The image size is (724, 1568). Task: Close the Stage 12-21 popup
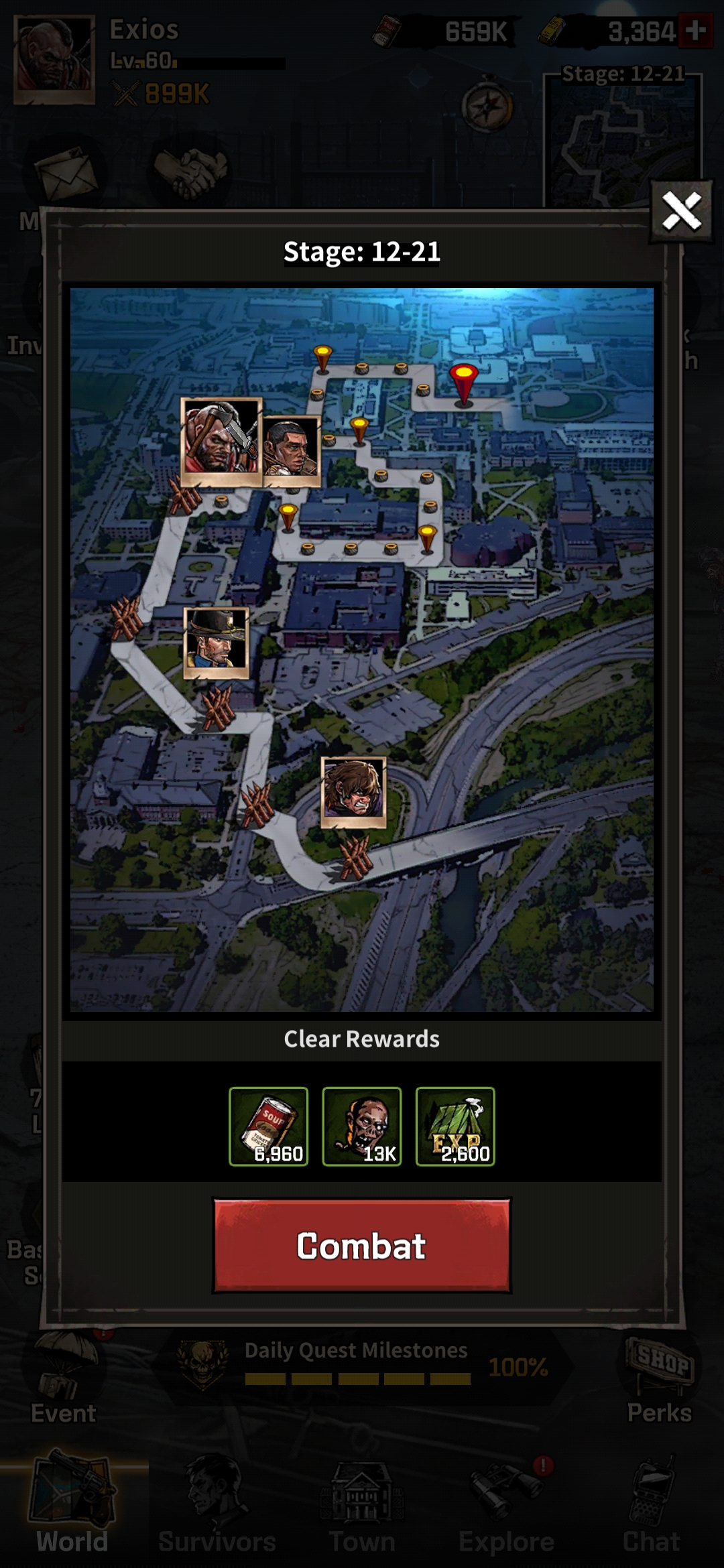(x=681, y=212)
